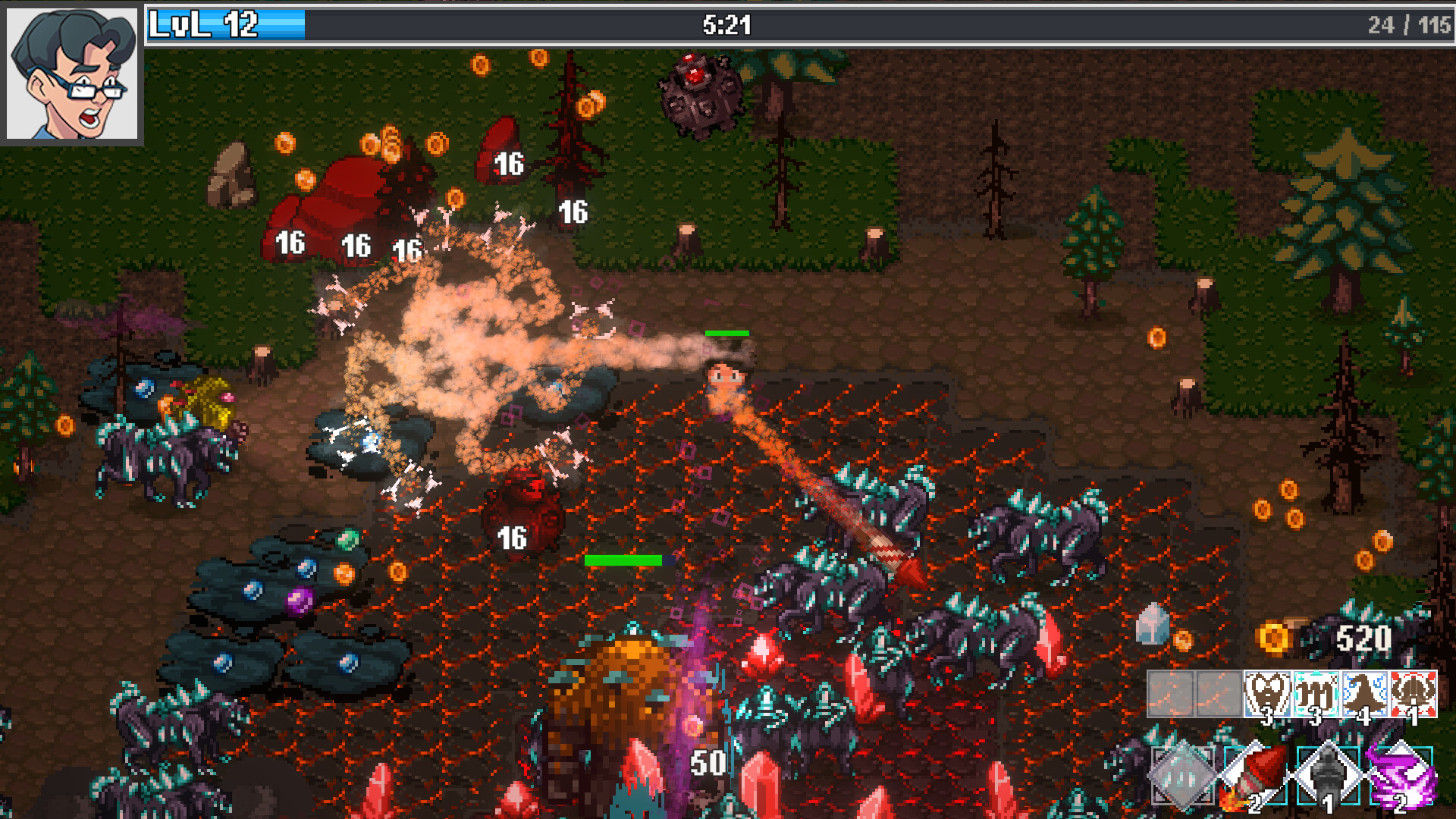1456x819 pixels.
Task: Click the 5:21 timer display
Action: pos(726,24)
